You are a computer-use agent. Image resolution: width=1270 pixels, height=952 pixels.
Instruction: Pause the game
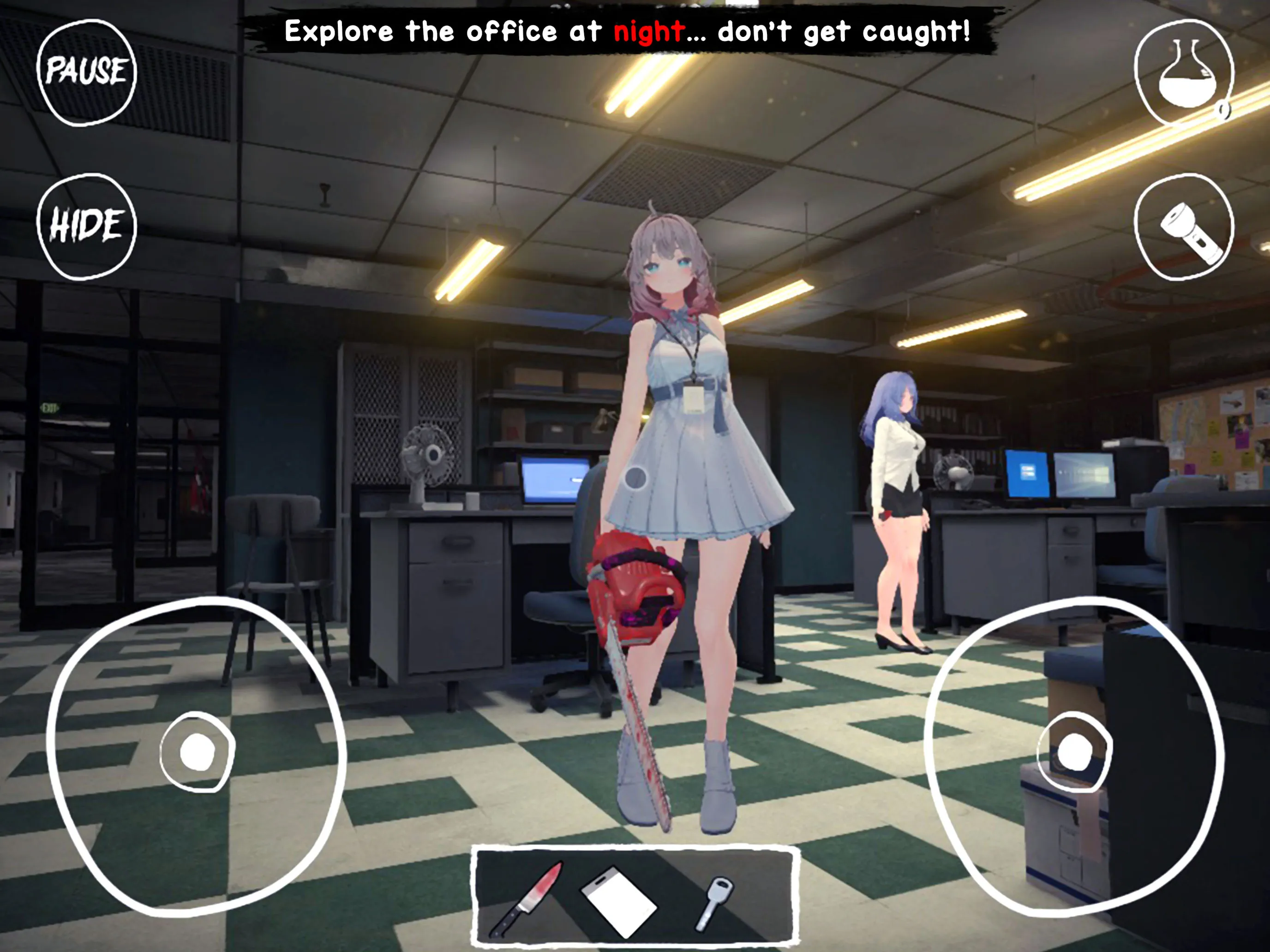pos(86,73)
